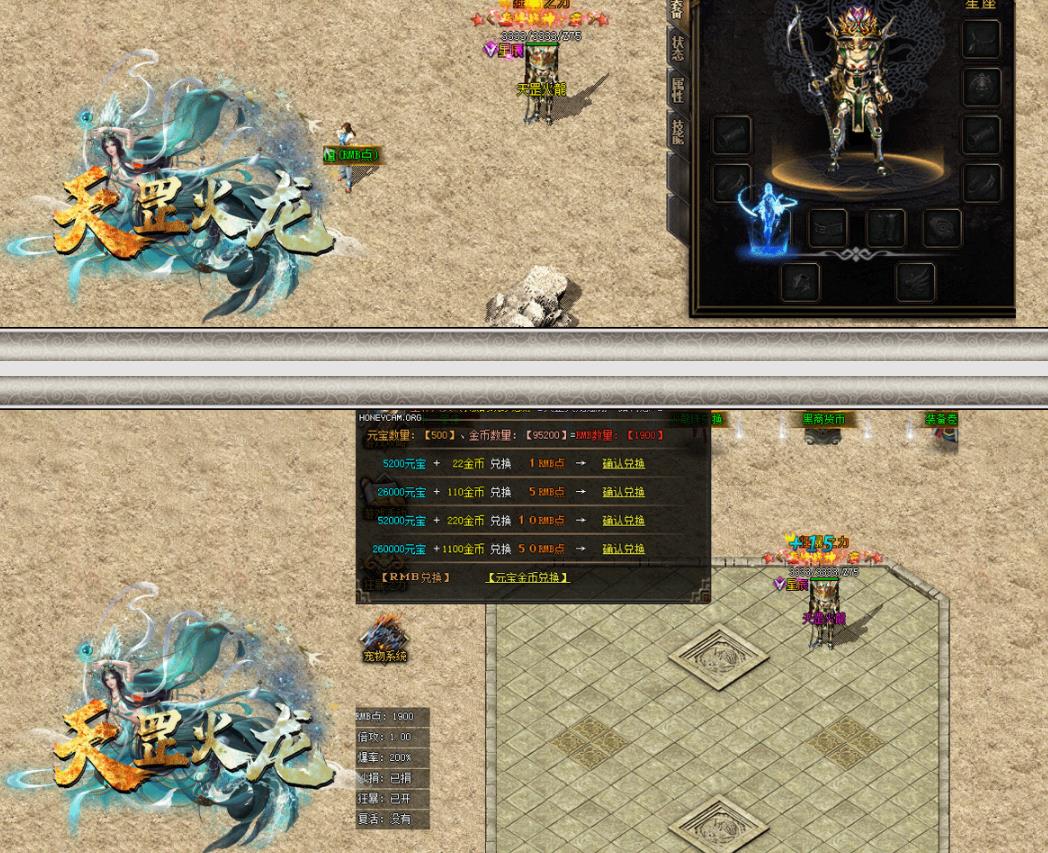Confirm the 50 RMB点 exchange
The image size is (1048, 853).
tap(623, 549)
